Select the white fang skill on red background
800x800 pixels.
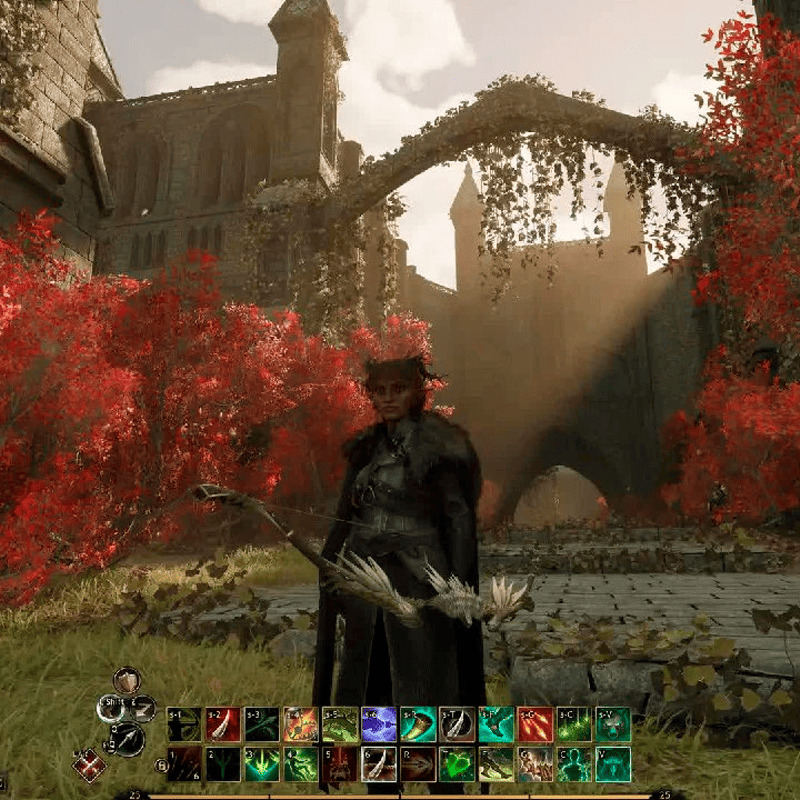[x=222, y=724]
